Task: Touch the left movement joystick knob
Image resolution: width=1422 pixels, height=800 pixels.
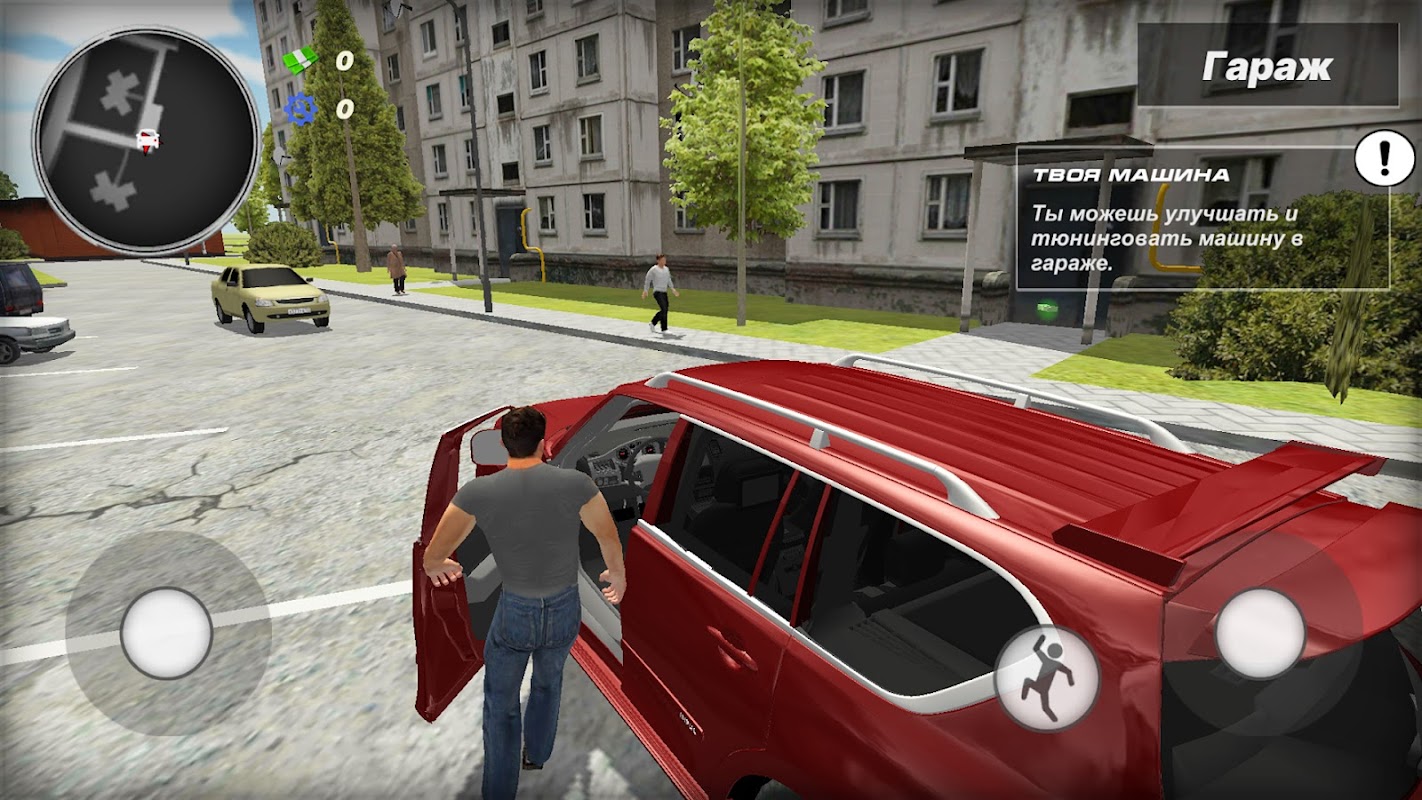Action: (166, 633)
